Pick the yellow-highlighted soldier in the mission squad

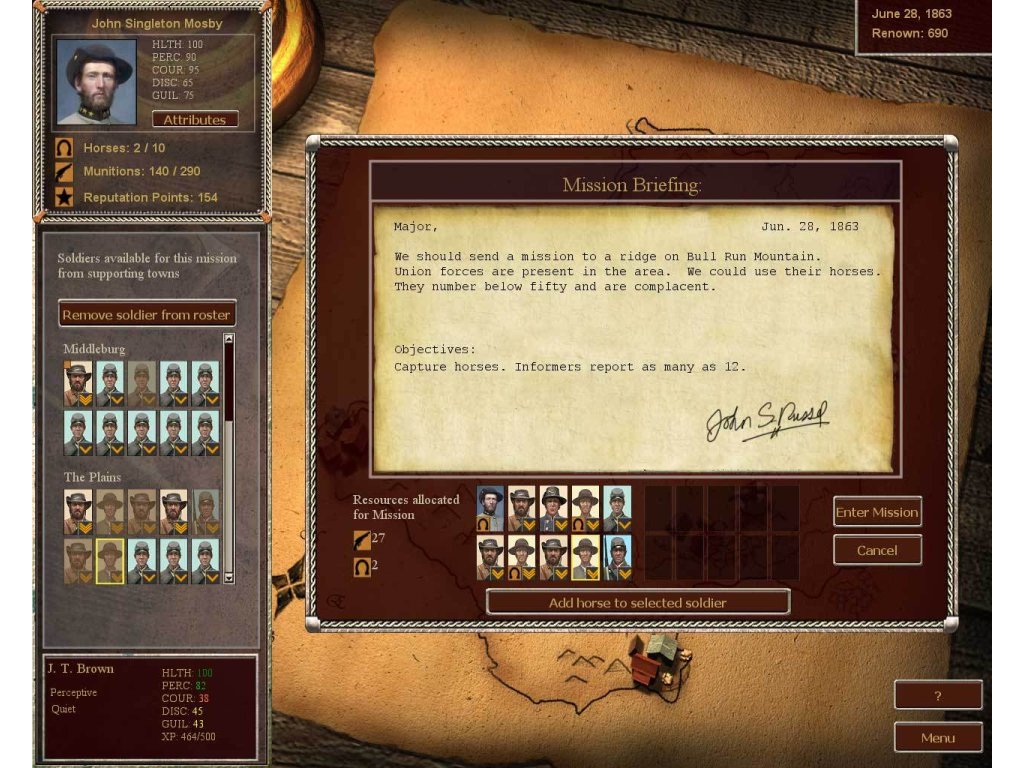[x=585, y=558]
